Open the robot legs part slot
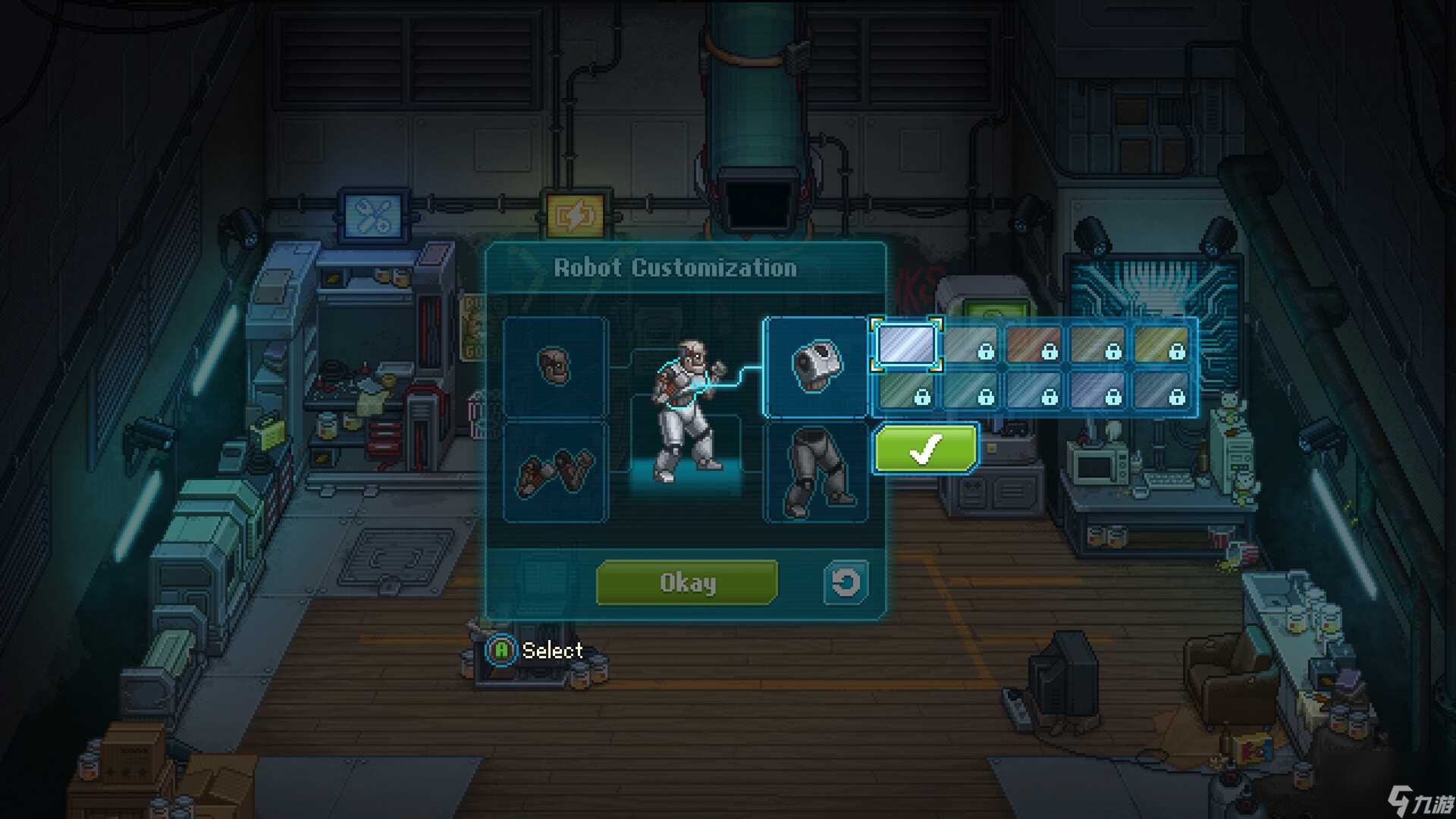The width and height of the screenshot is (1456, 819). pos(815,472)
